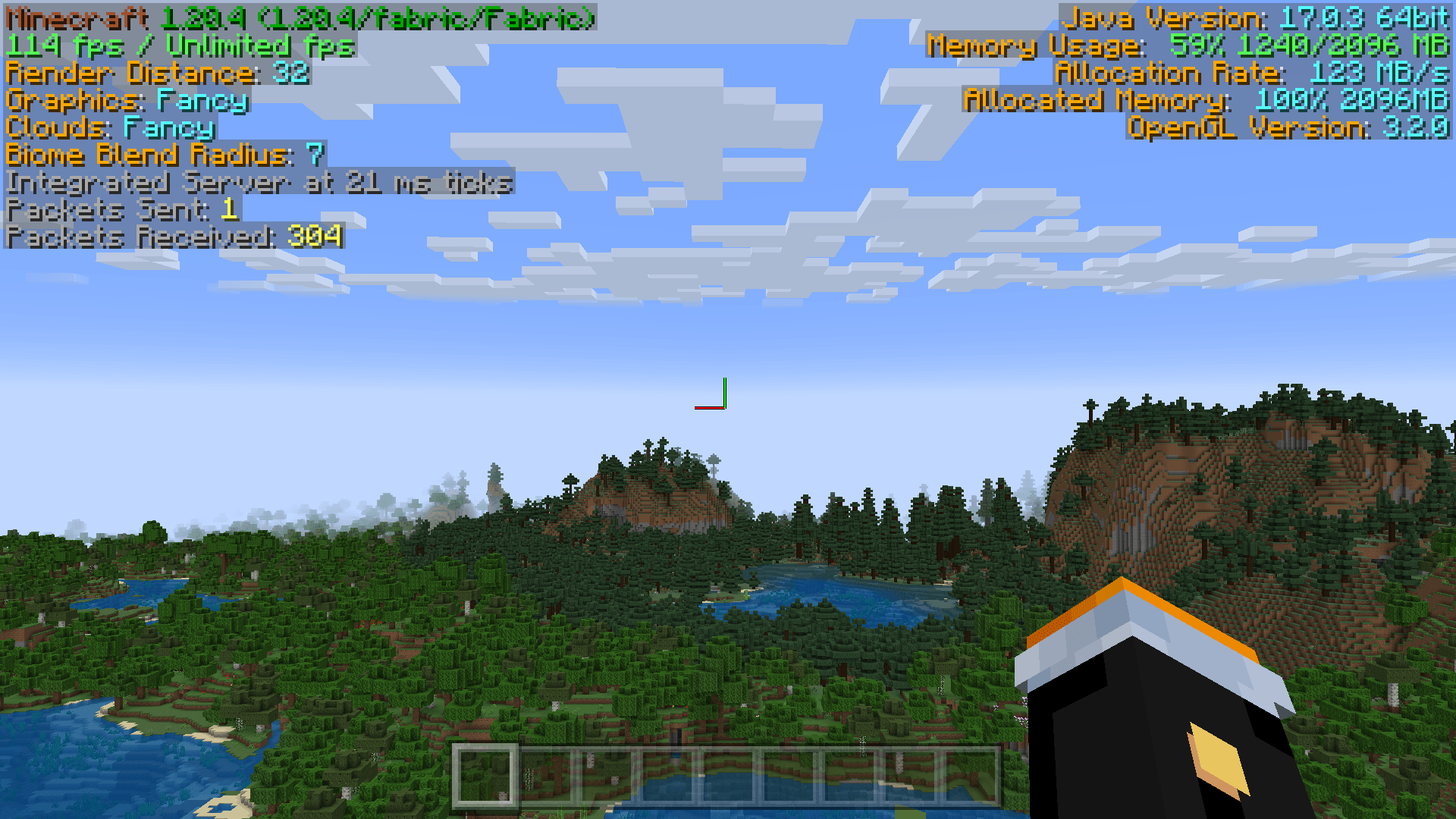Toggle the Graphics Fancy setting line

(x=125, y=101)
